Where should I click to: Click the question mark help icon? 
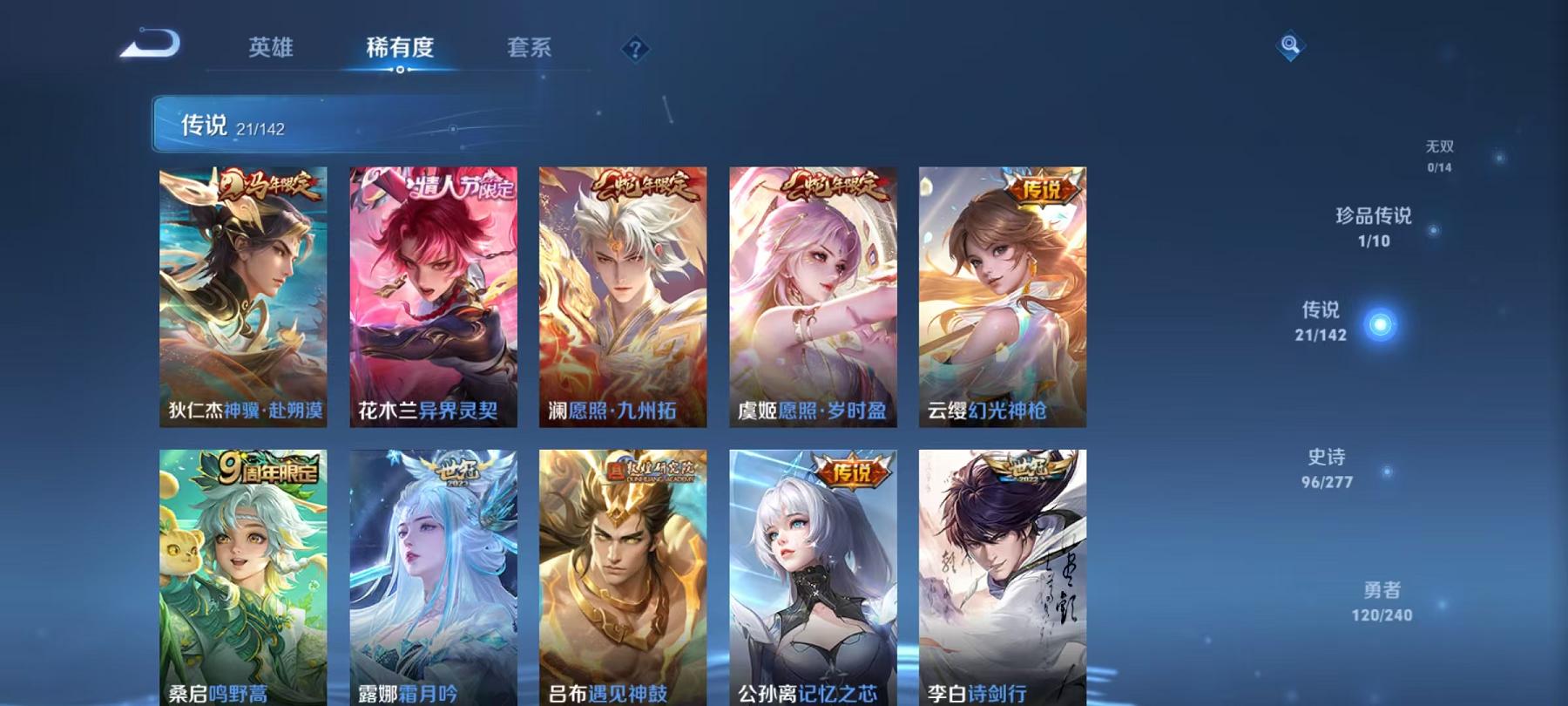click(637, 49)
